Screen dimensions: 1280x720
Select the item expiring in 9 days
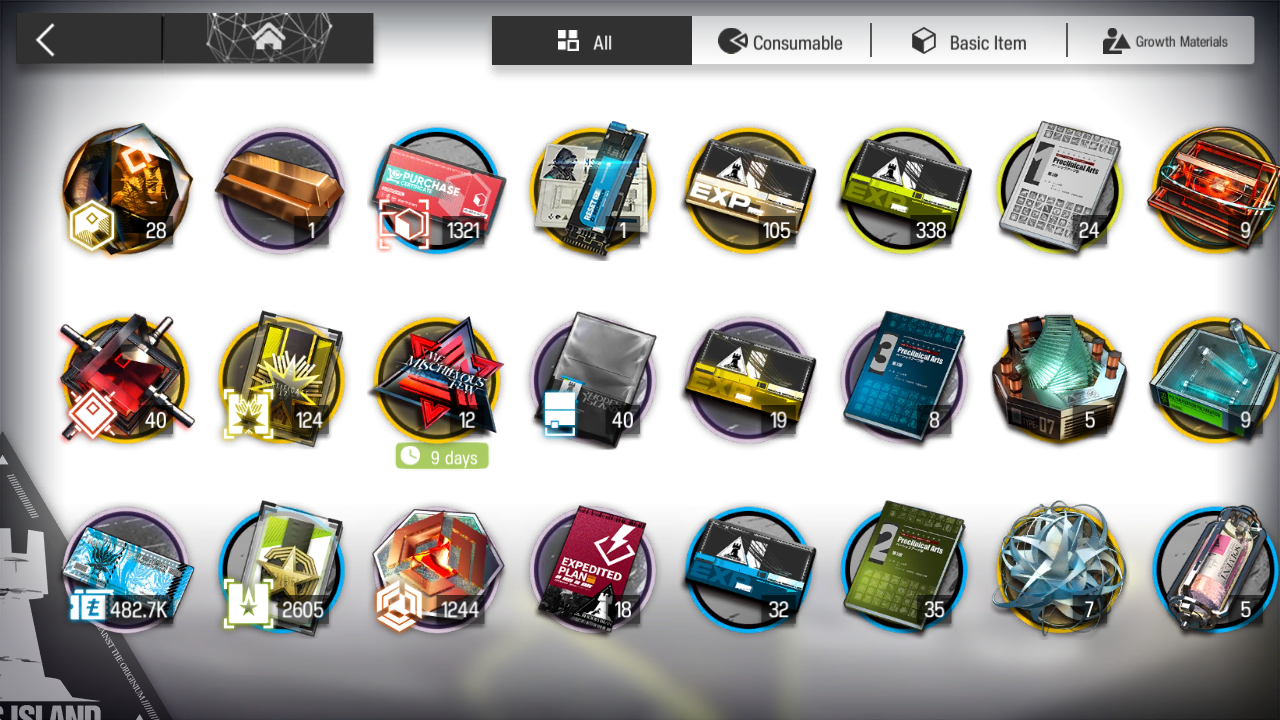click(436, 380)
